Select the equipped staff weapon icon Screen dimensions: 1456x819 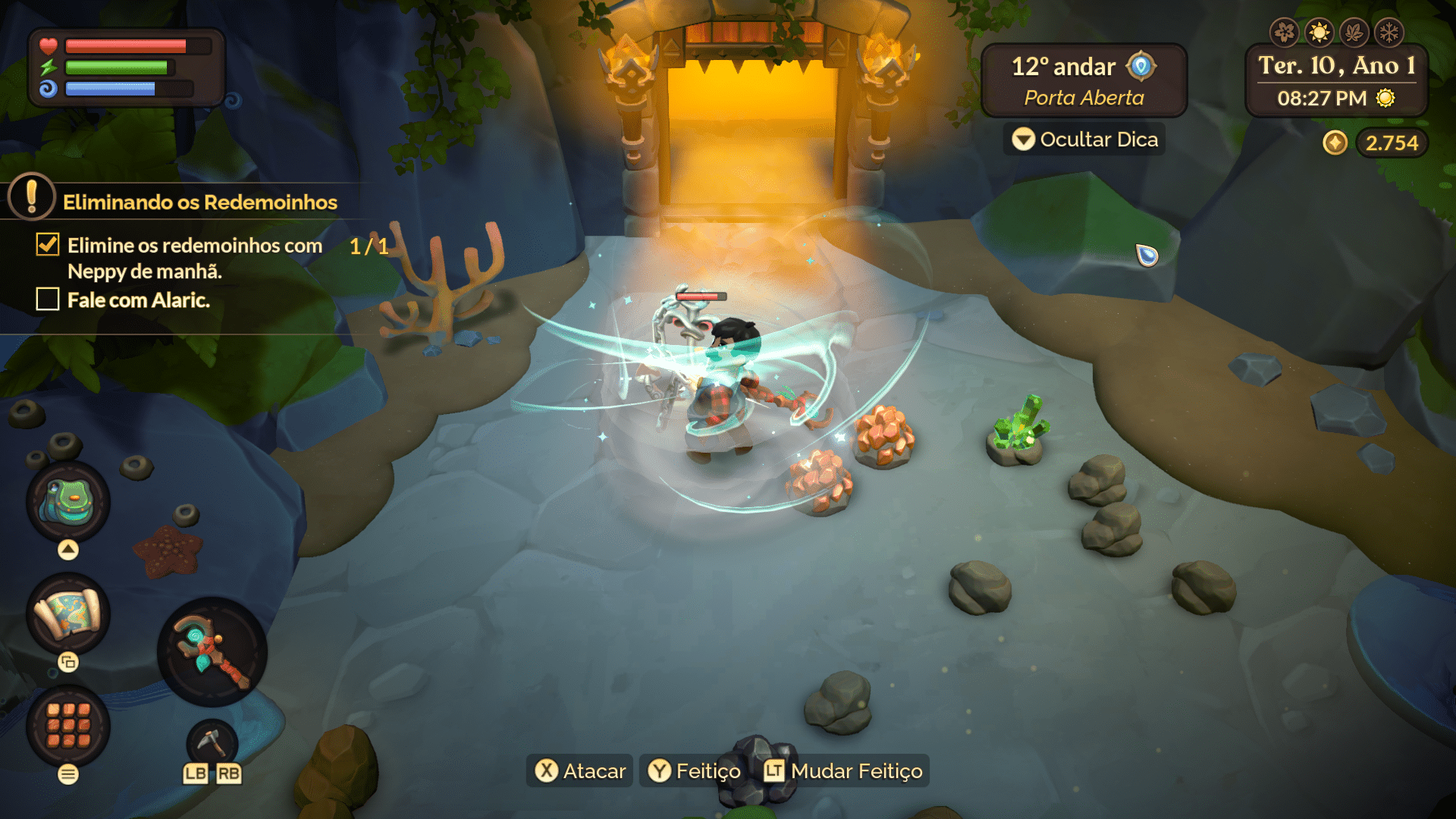(211, 650)
